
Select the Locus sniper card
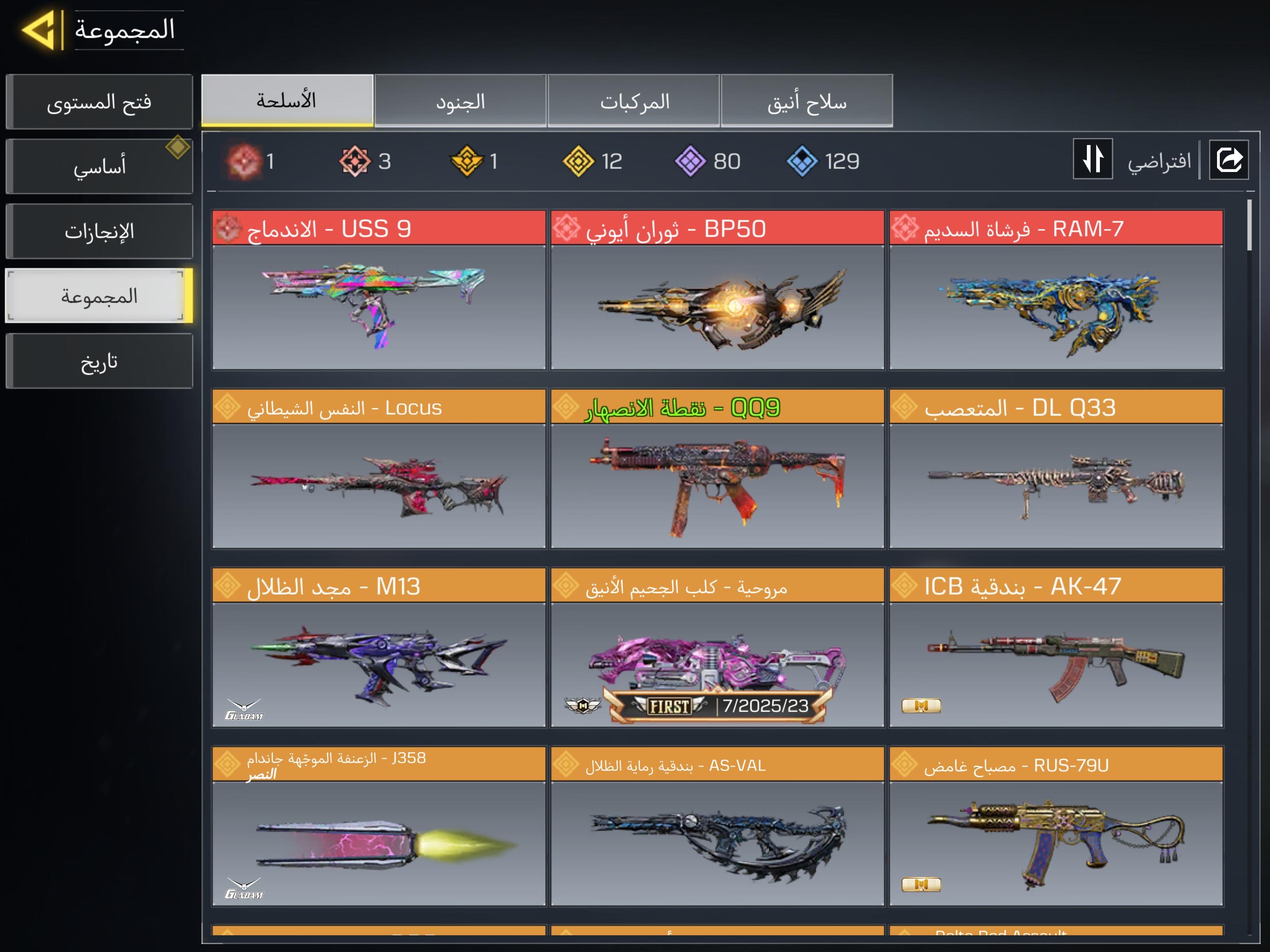pyautogui.click(x=378, y=469)
